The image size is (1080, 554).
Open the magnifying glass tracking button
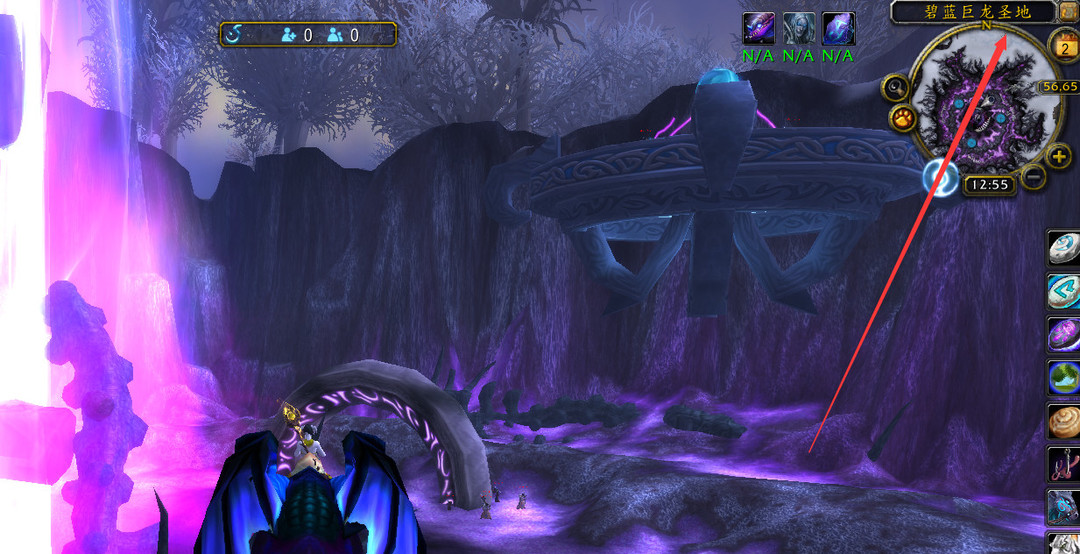894,88
